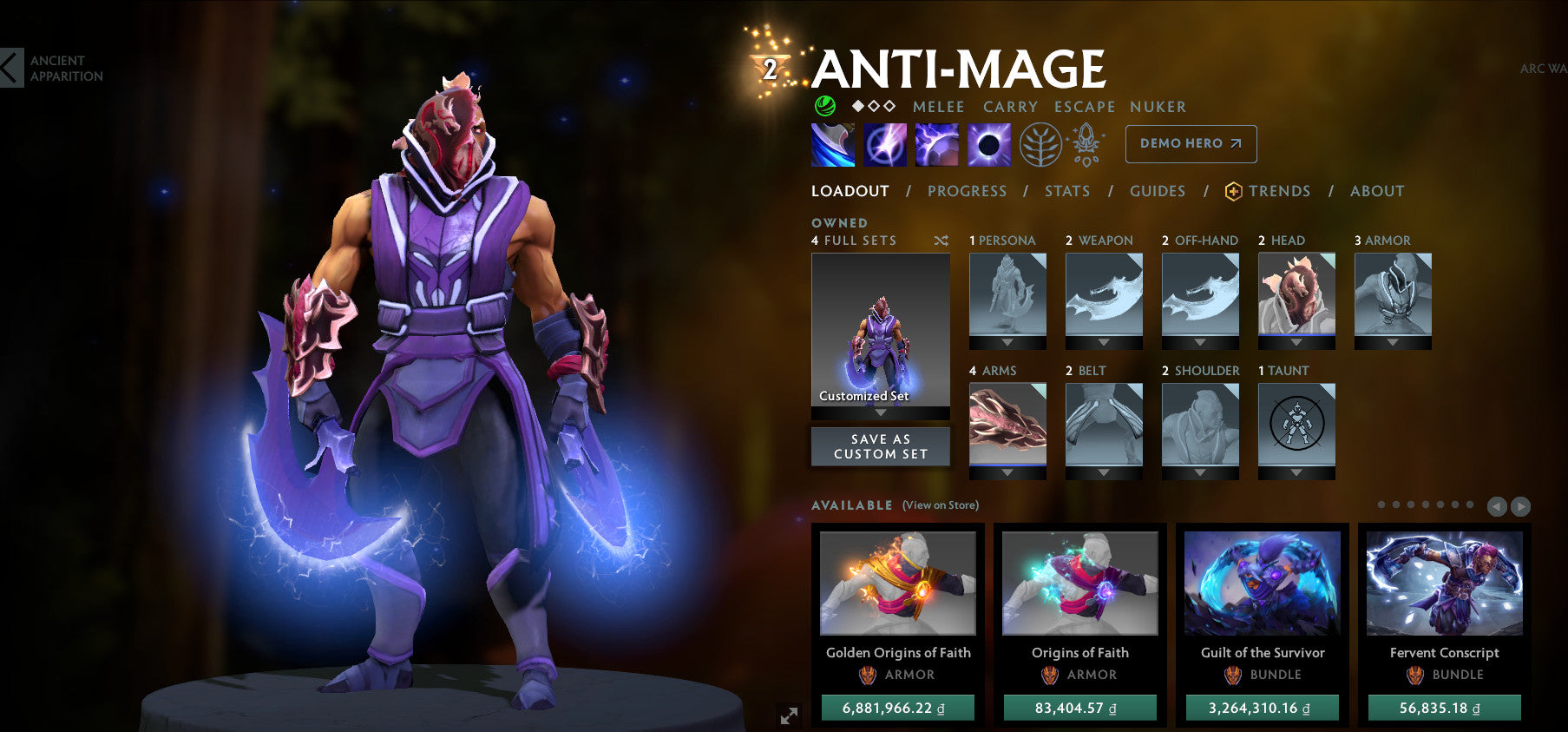Click the hero facets icon beside the talents
This screenshot has height=732, width=1568.
tap(1087, 144)
